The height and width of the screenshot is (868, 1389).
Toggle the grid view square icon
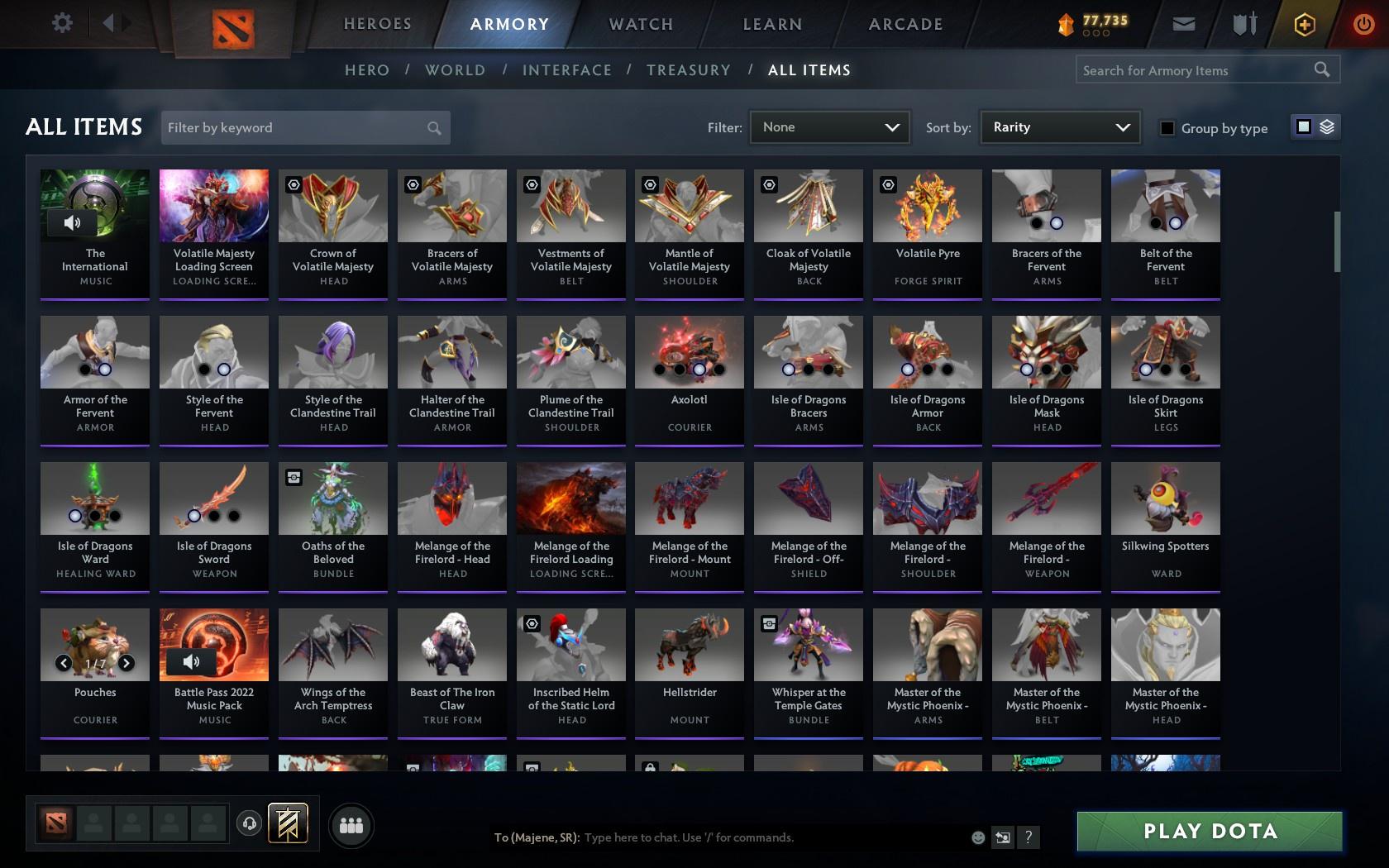pyautogui.click(x=1302, y=127)
